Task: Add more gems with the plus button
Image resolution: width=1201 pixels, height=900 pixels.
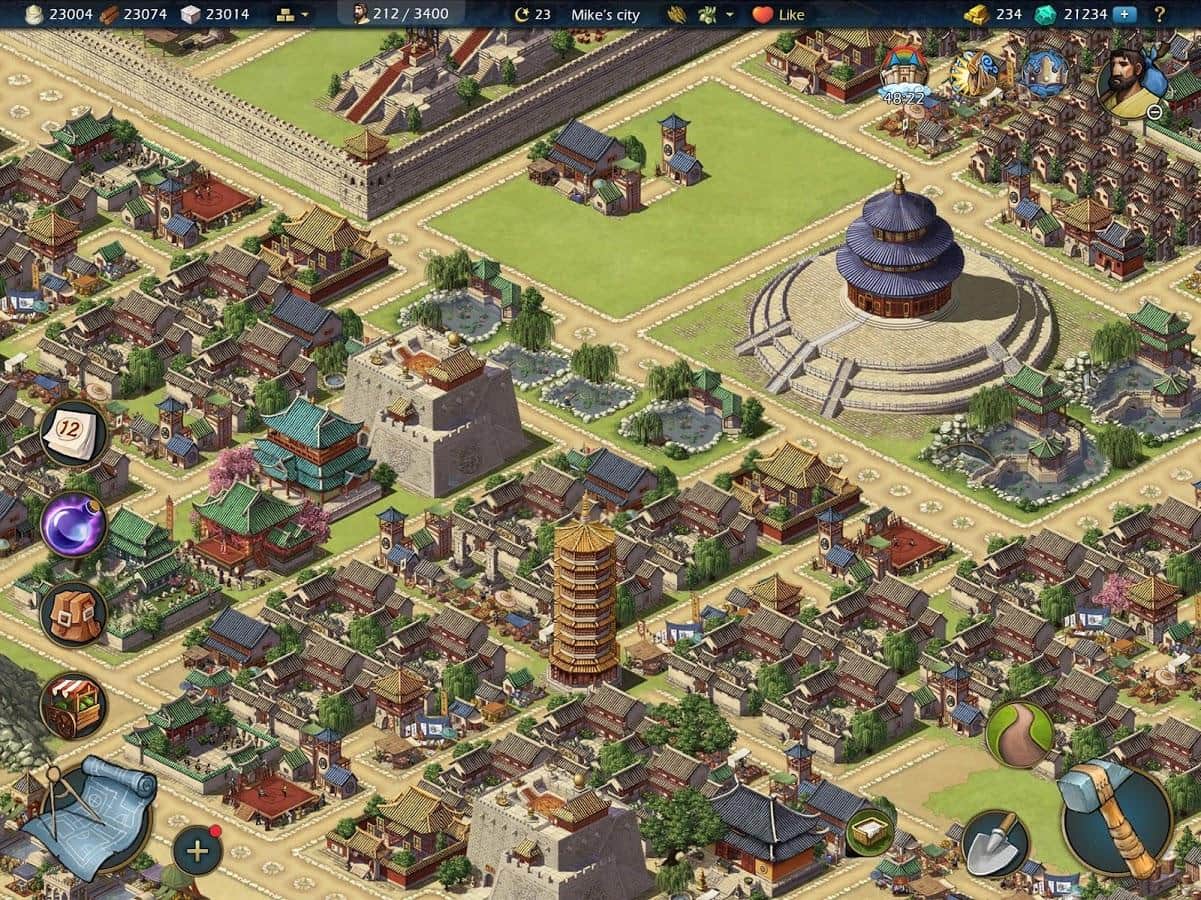Action: [1125, 14]
